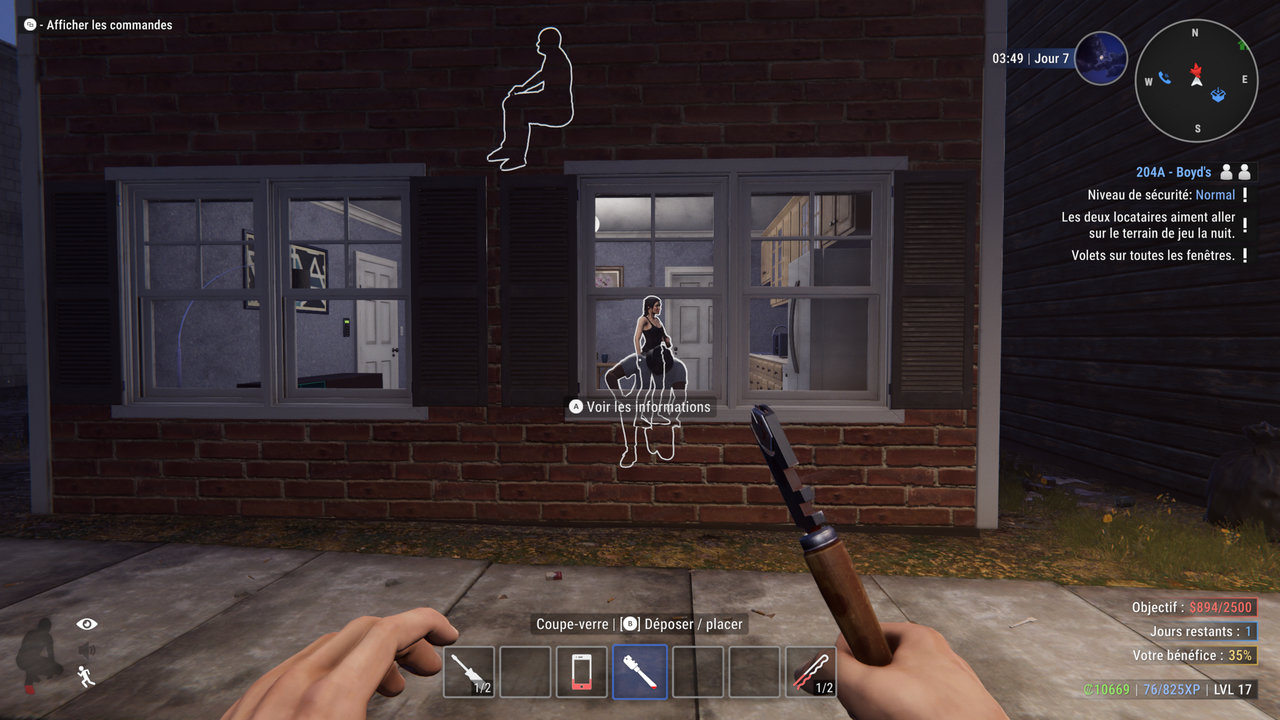Open the 204A - Boyd's house info
The width and height of the screenshot is (1280, 720).
(1173, 172)
